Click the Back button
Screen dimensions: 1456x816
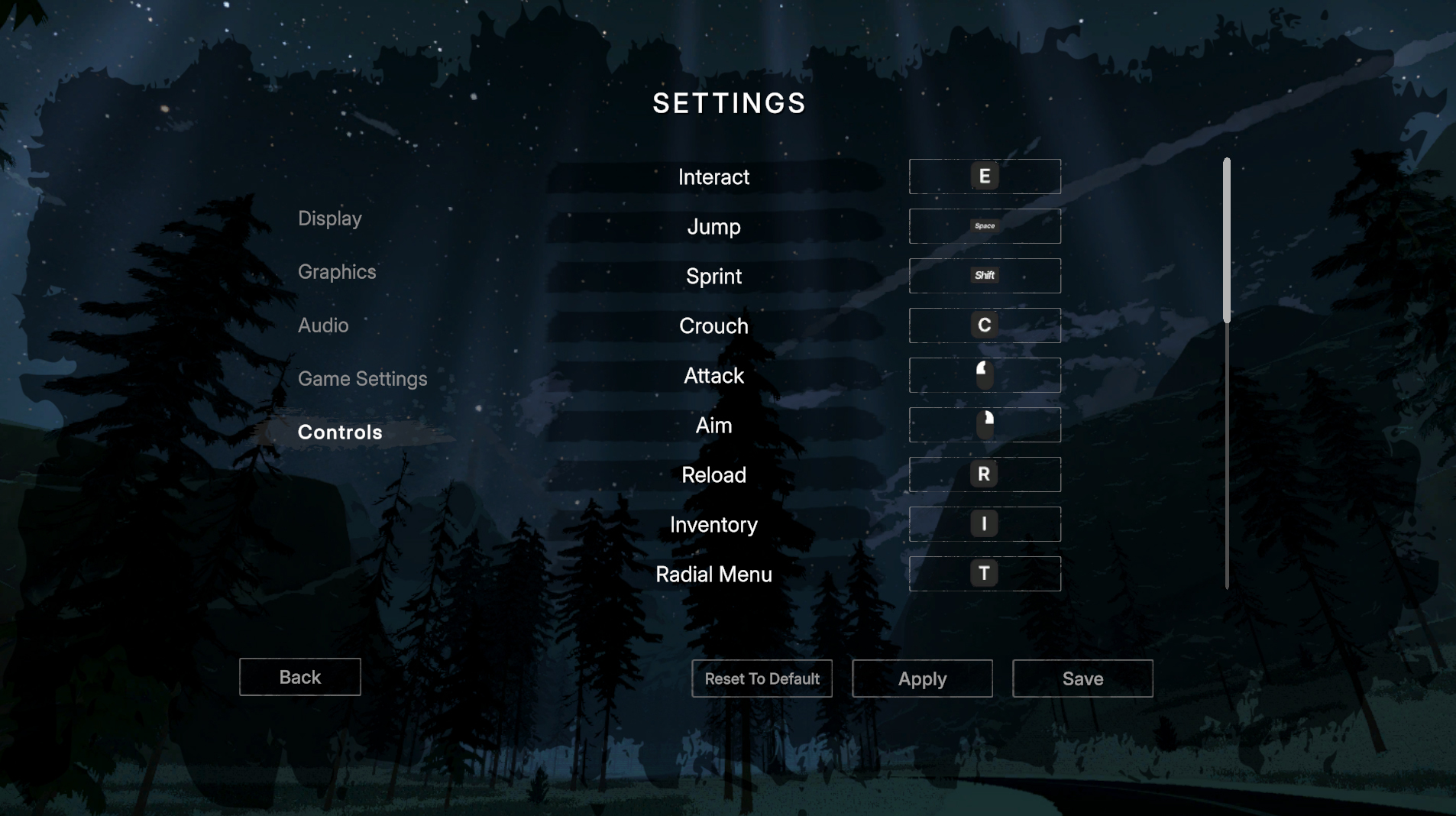tap(299, 677)
